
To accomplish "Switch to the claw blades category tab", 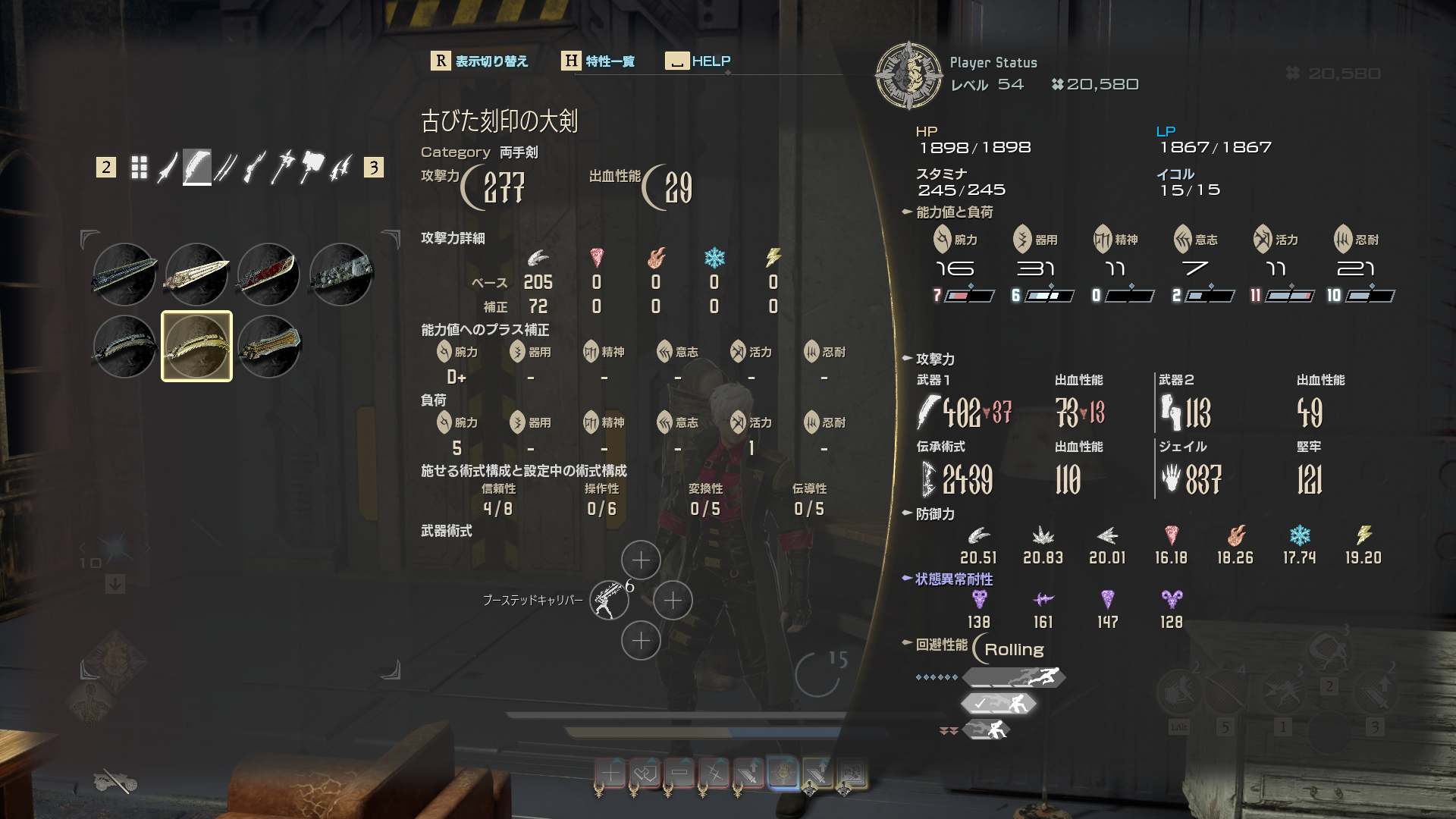I will [x=340, y=167].
